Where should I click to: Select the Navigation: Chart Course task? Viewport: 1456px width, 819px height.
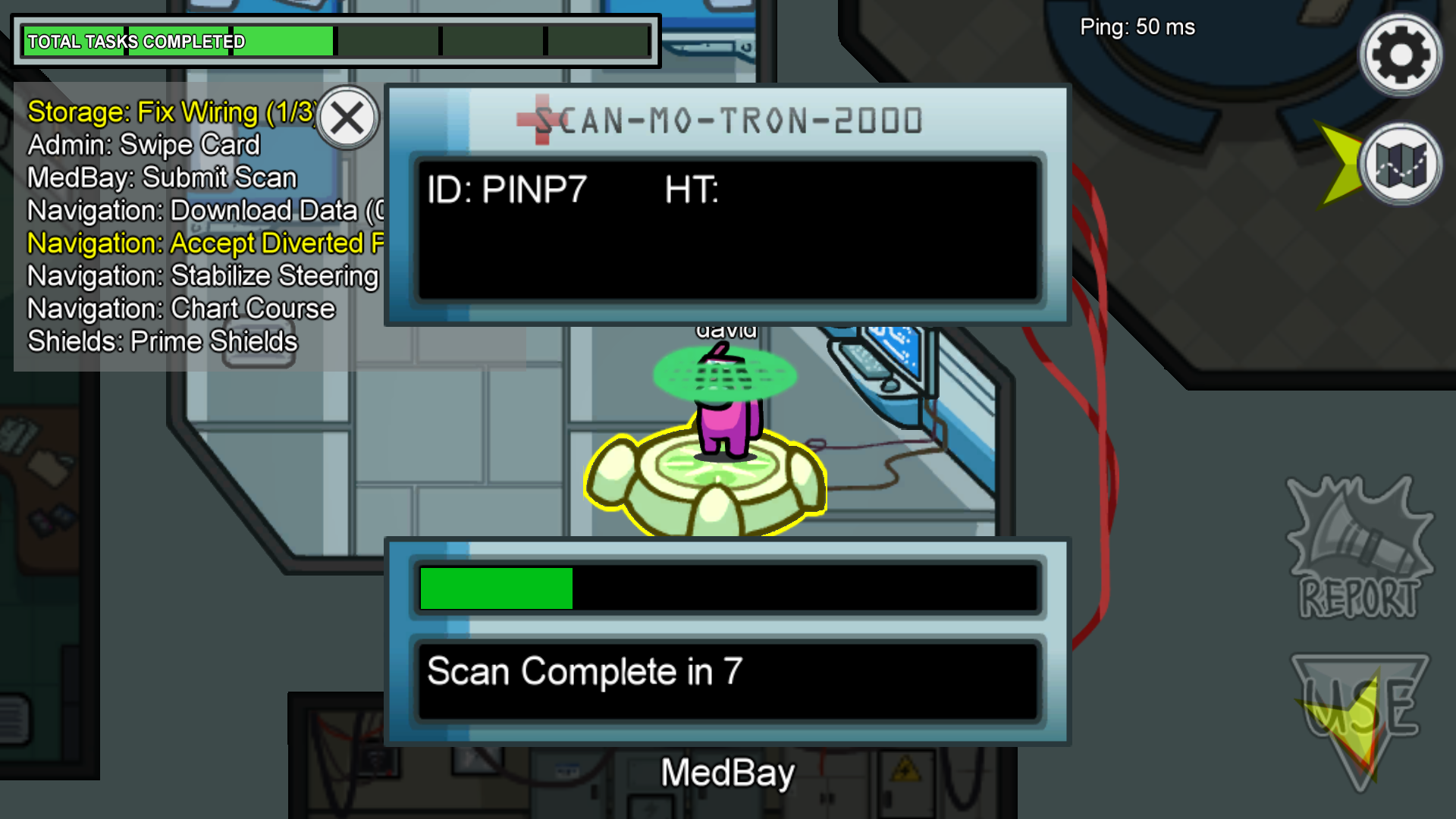pyautogui.click(x=181, y=309)
